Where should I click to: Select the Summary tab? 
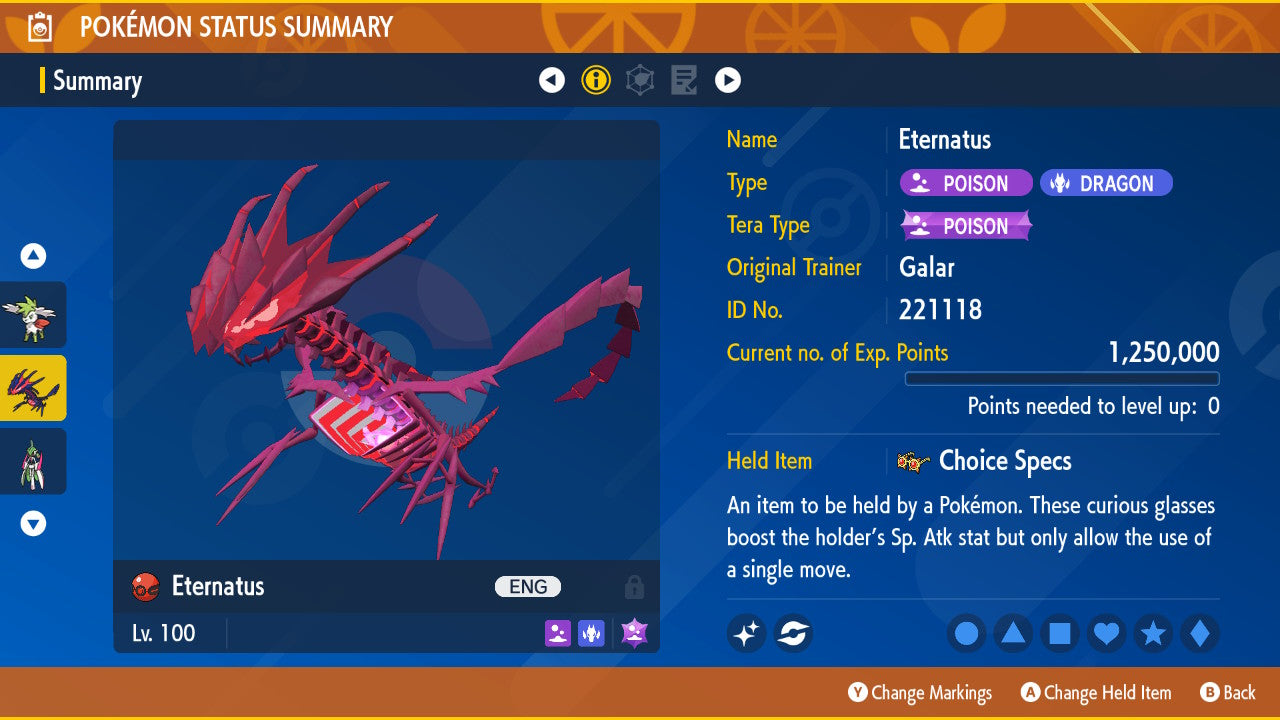[x=96, y=81]
